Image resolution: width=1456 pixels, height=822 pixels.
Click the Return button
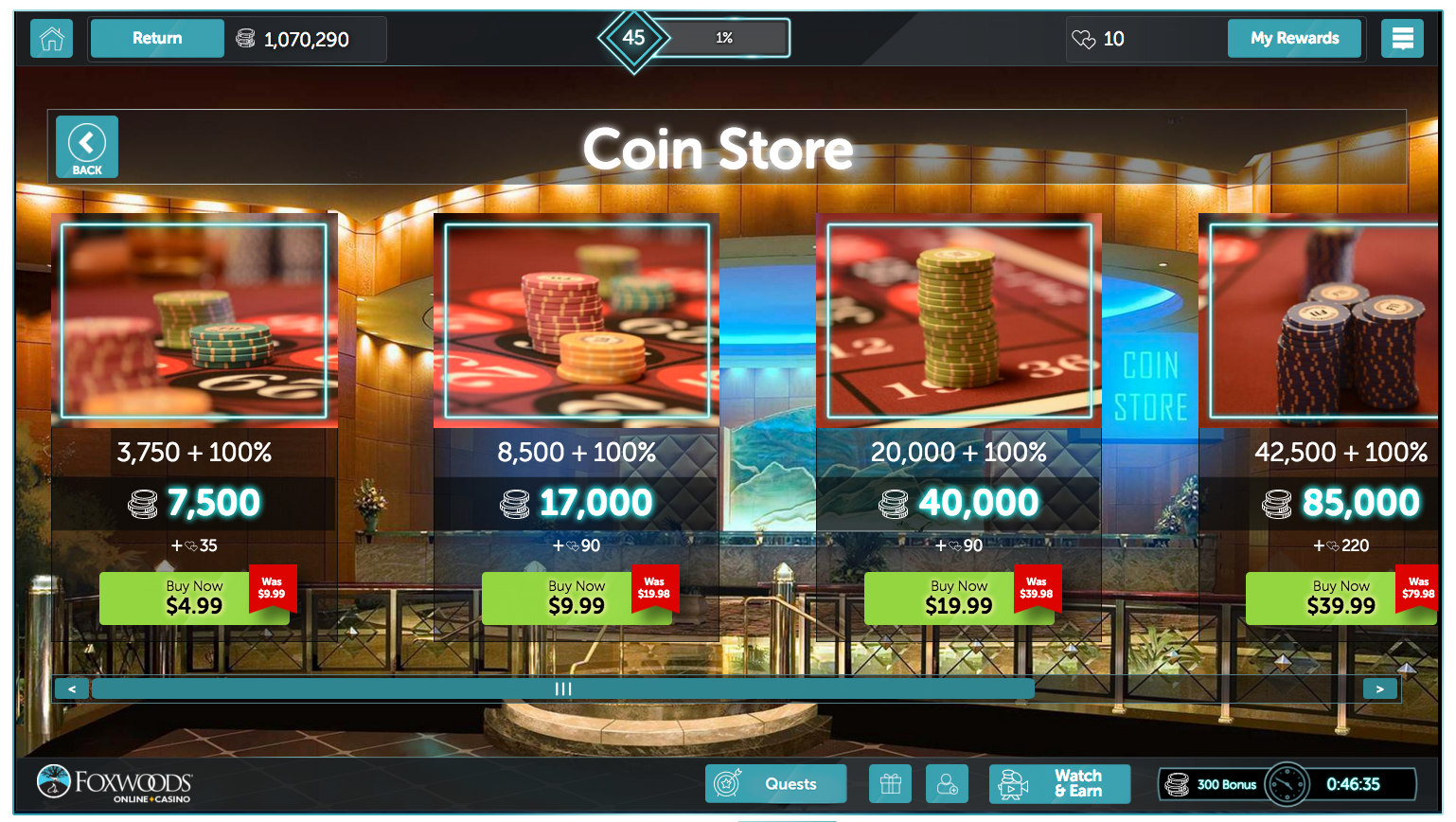coord(157,39)
